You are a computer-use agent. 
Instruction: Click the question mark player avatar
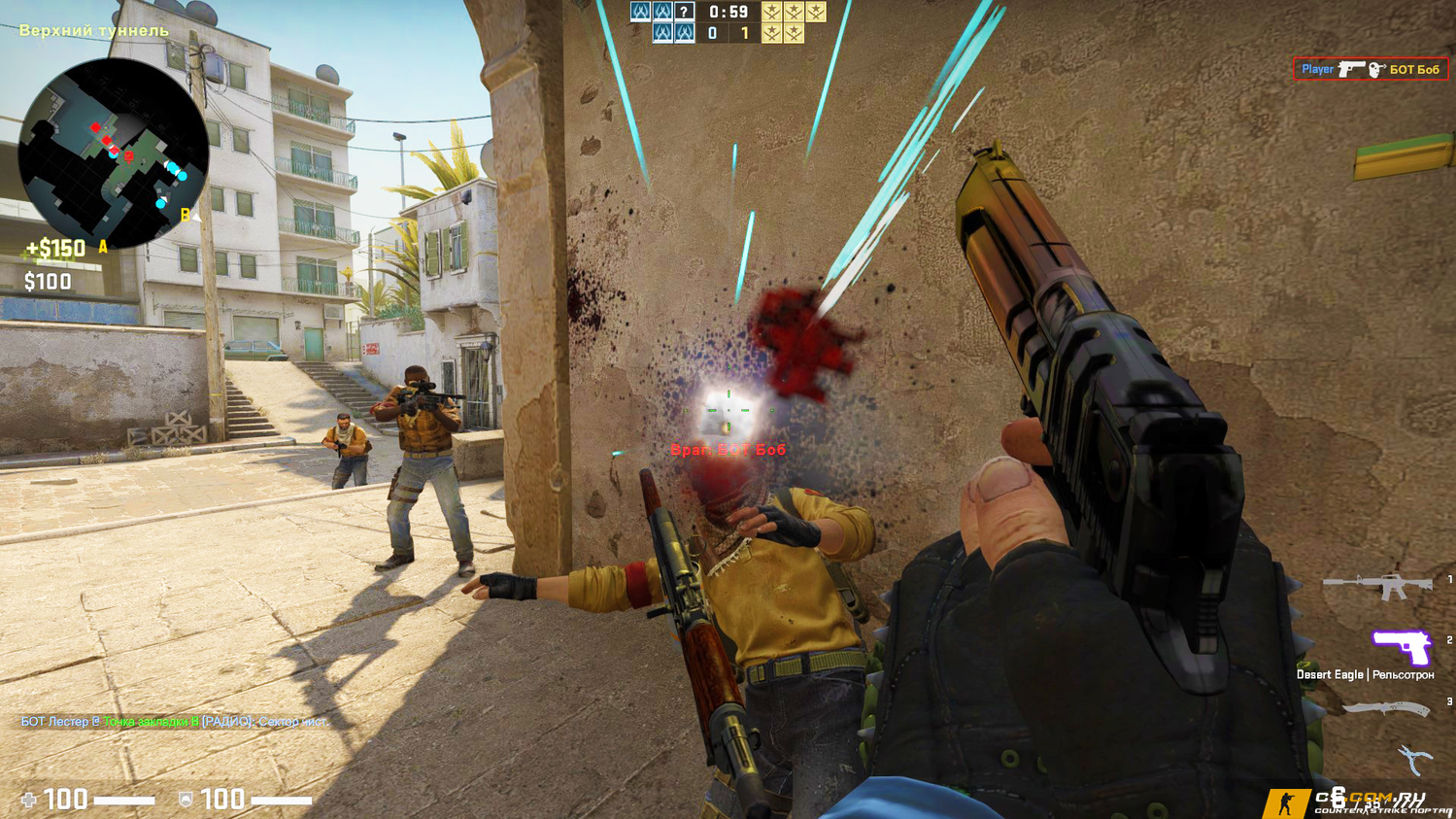click(x=684, y=12)
